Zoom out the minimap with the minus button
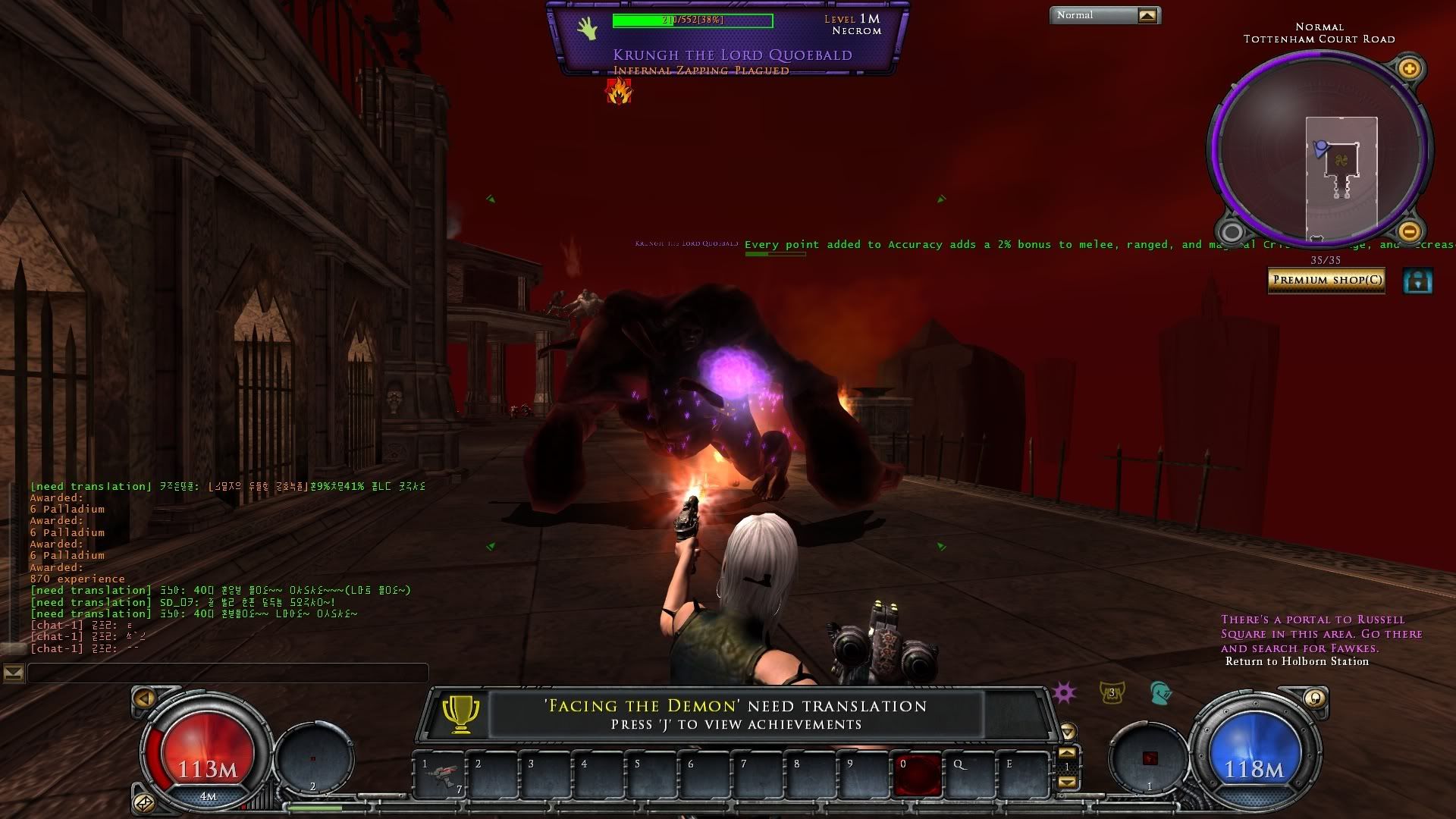The image size is (1456, 819). tap(1409, 231)
